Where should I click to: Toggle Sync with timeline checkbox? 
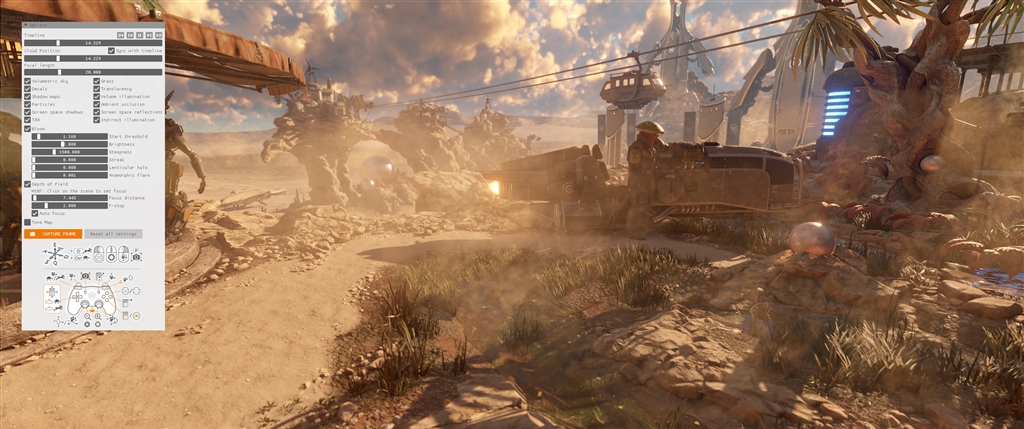pyautogui.click(x=111, y=50)
